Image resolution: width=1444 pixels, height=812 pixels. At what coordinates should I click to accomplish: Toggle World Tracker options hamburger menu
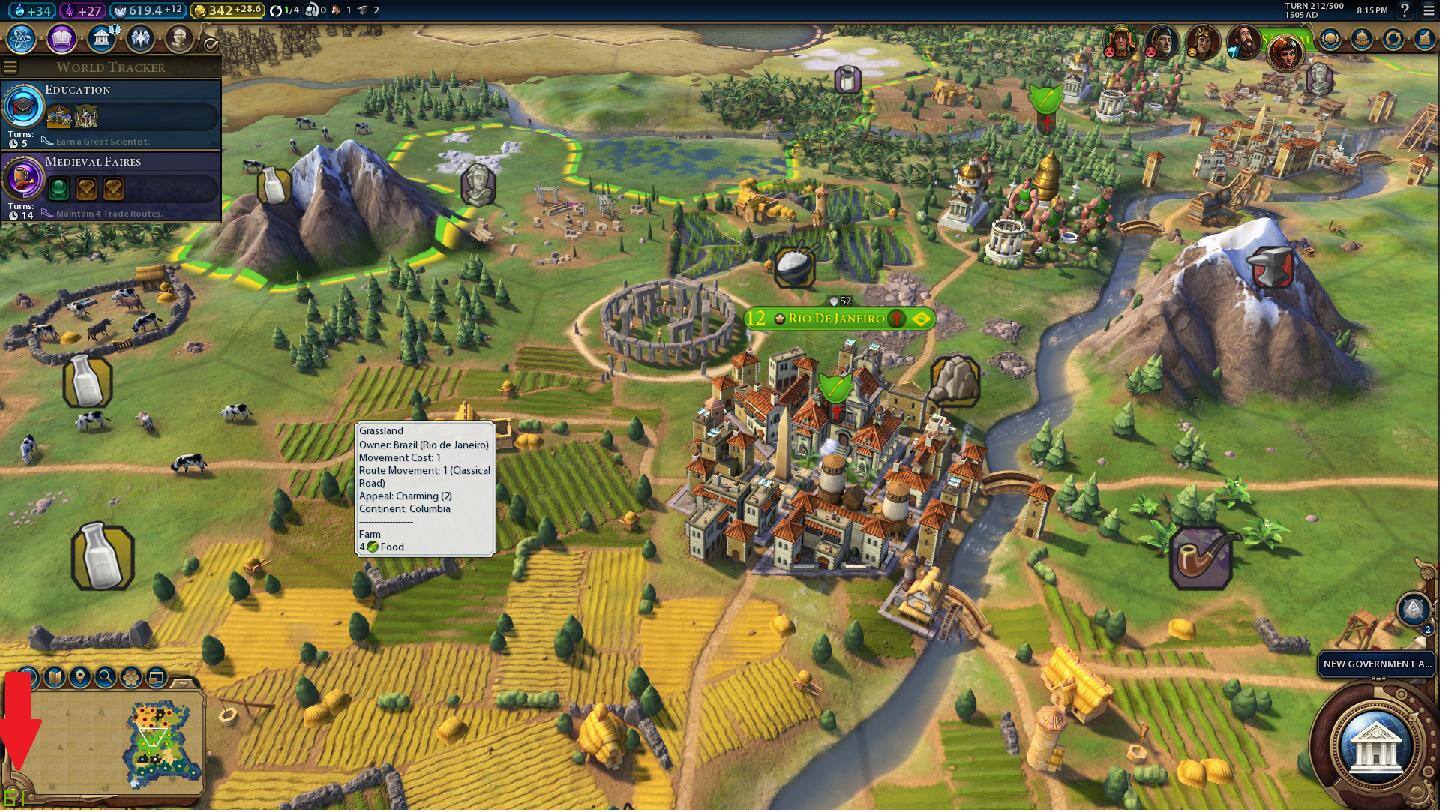point(10,67)
